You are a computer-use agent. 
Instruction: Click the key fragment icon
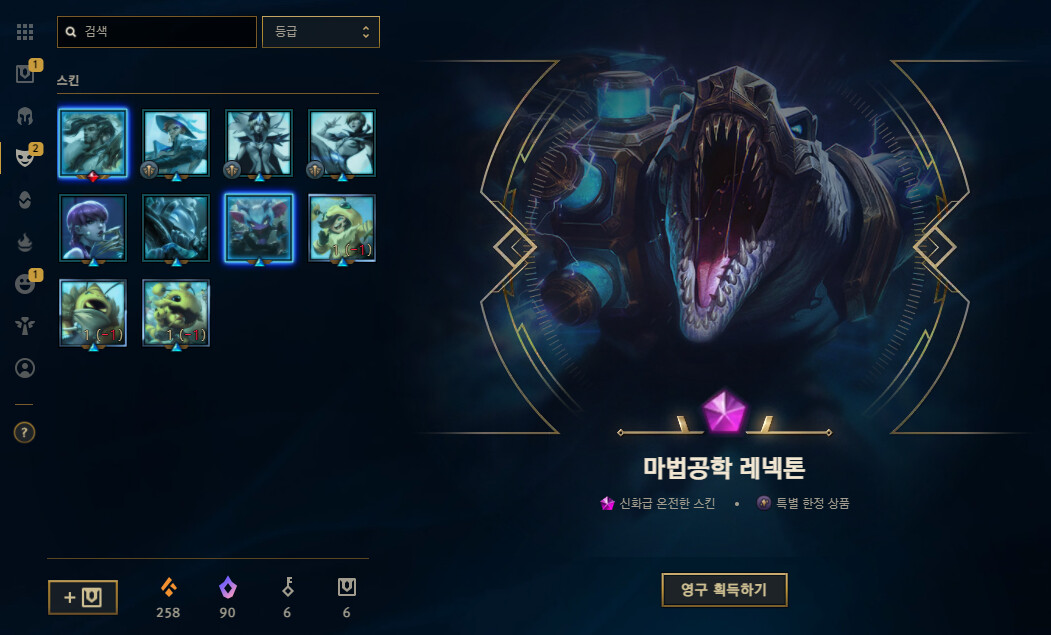pyautogui.click(x=287, y=588)
